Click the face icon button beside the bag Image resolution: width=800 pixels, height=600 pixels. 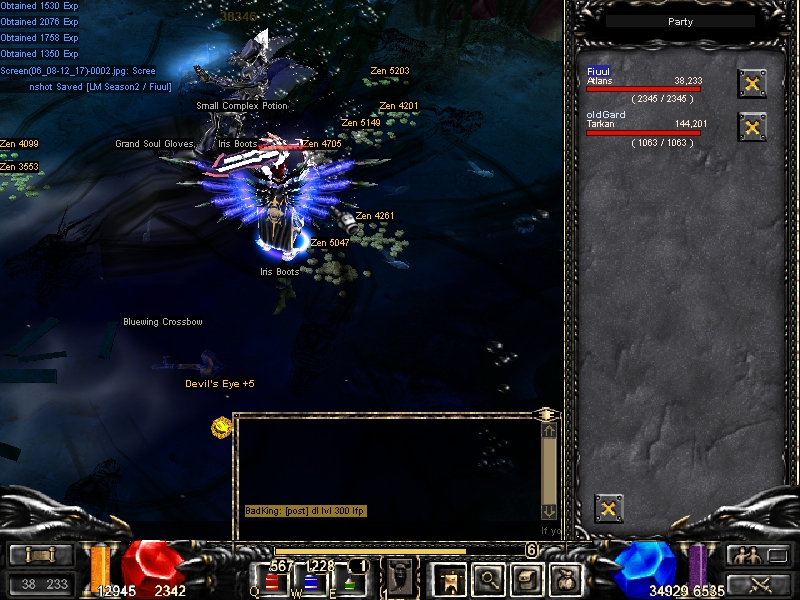[x=567, y=578]
